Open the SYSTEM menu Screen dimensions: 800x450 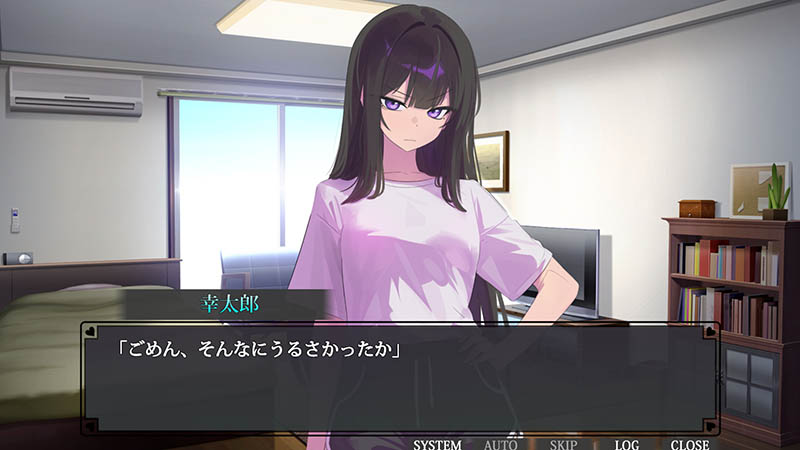437,444
